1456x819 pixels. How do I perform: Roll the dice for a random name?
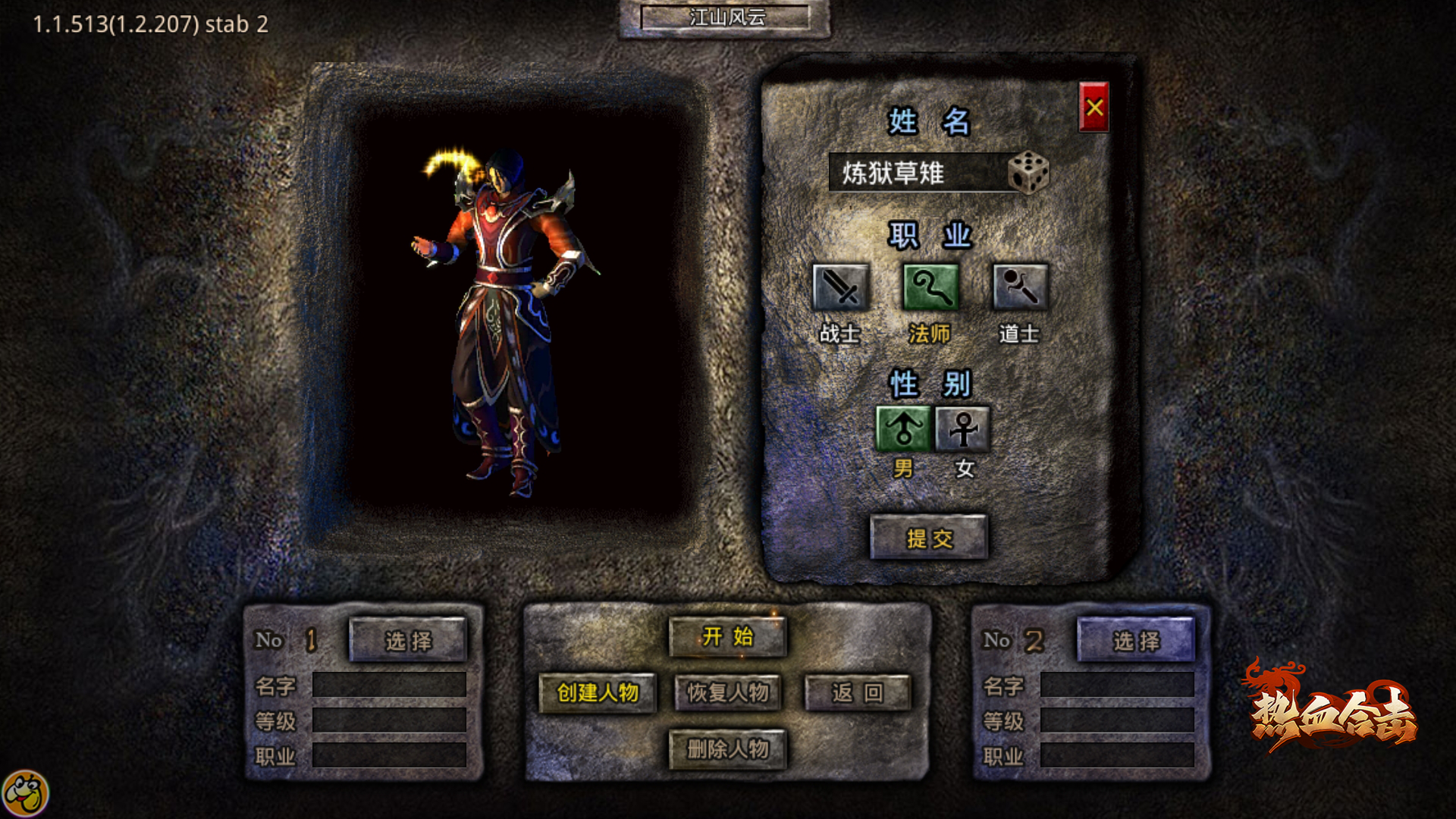pyautogui.click(x=1028, y=173)
